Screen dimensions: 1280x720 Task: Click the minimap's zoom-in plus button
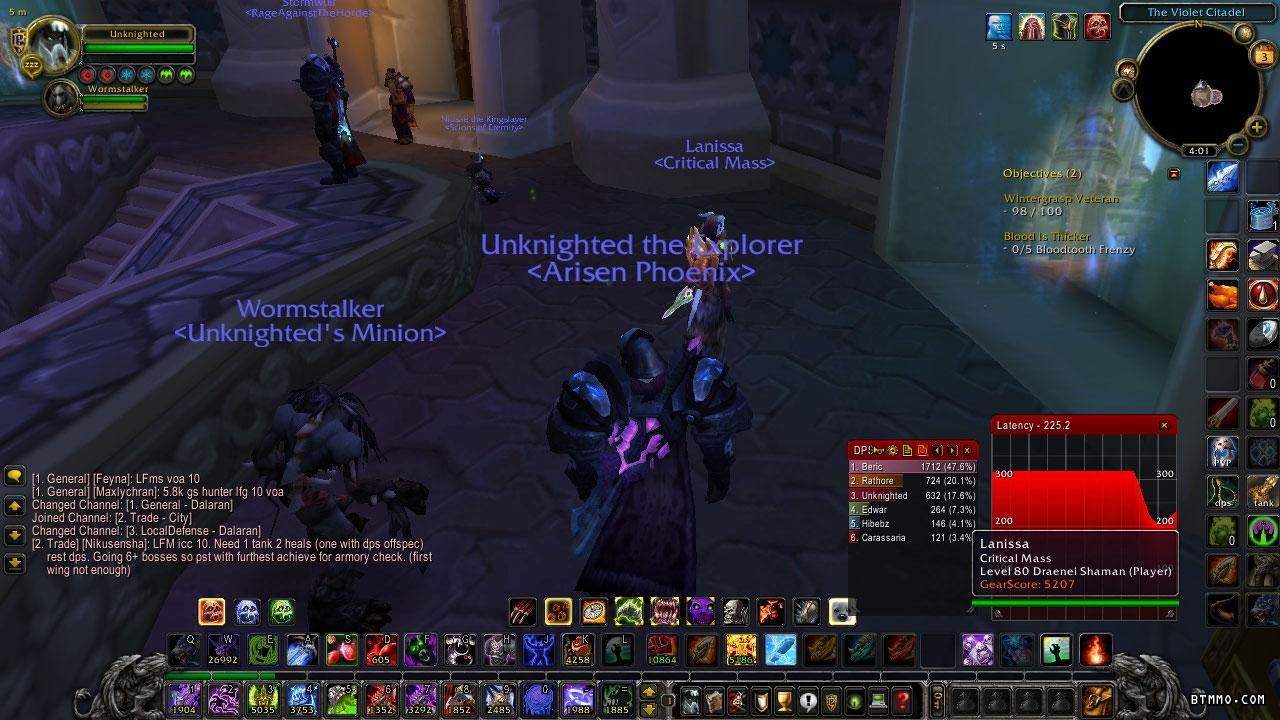[x=1257, y=128]
